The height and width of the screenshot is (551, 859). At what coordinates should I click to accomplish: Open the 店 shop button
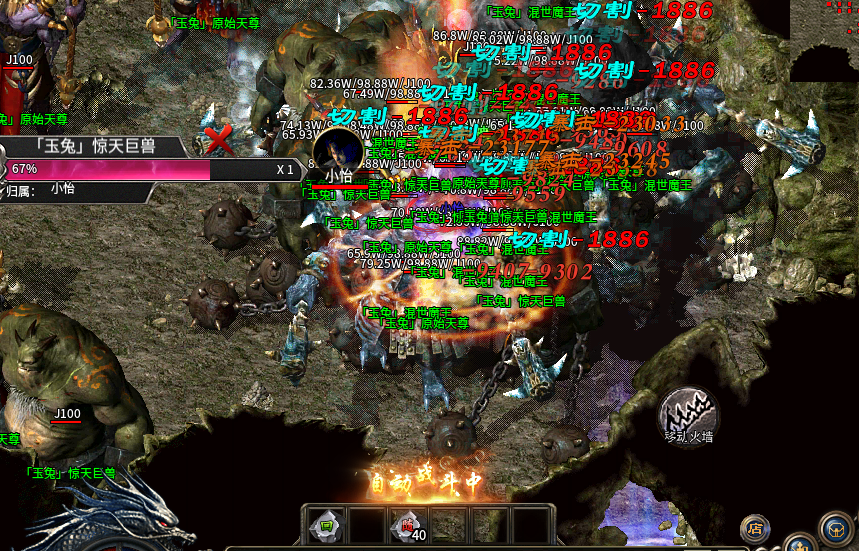[755, 528]
